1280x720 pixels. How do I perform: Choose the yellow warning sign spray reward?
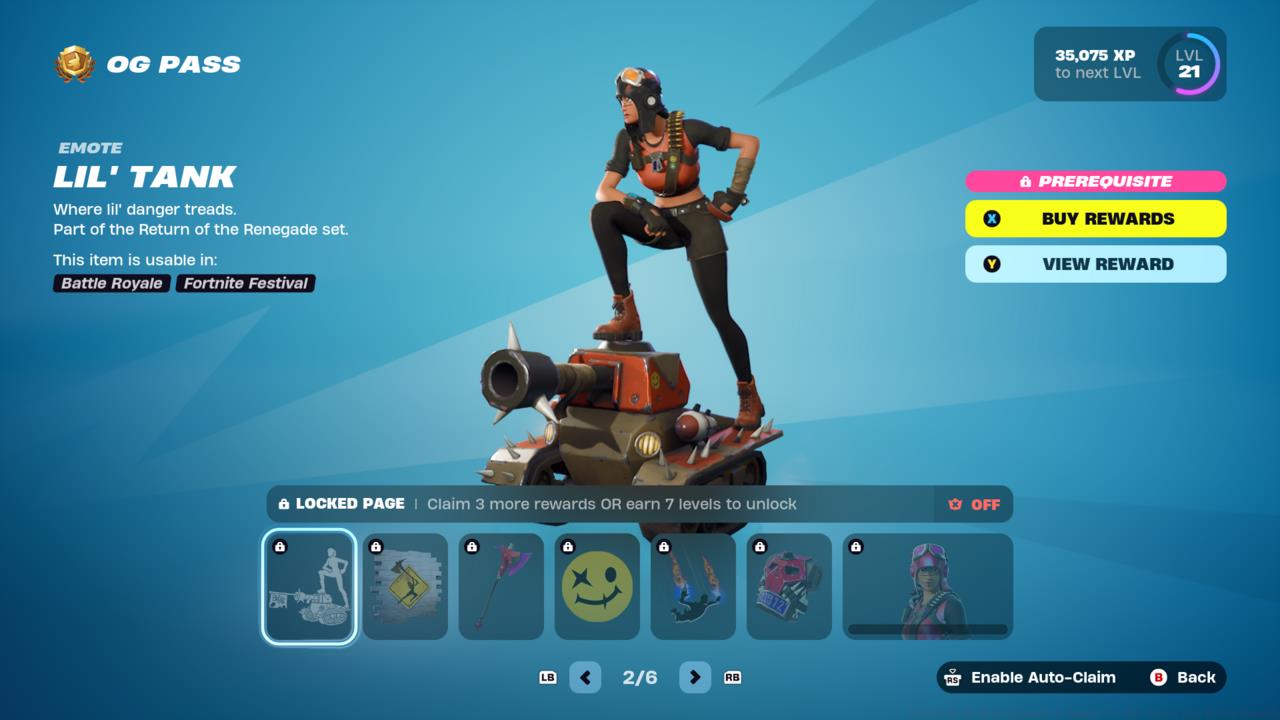[405, 586]
